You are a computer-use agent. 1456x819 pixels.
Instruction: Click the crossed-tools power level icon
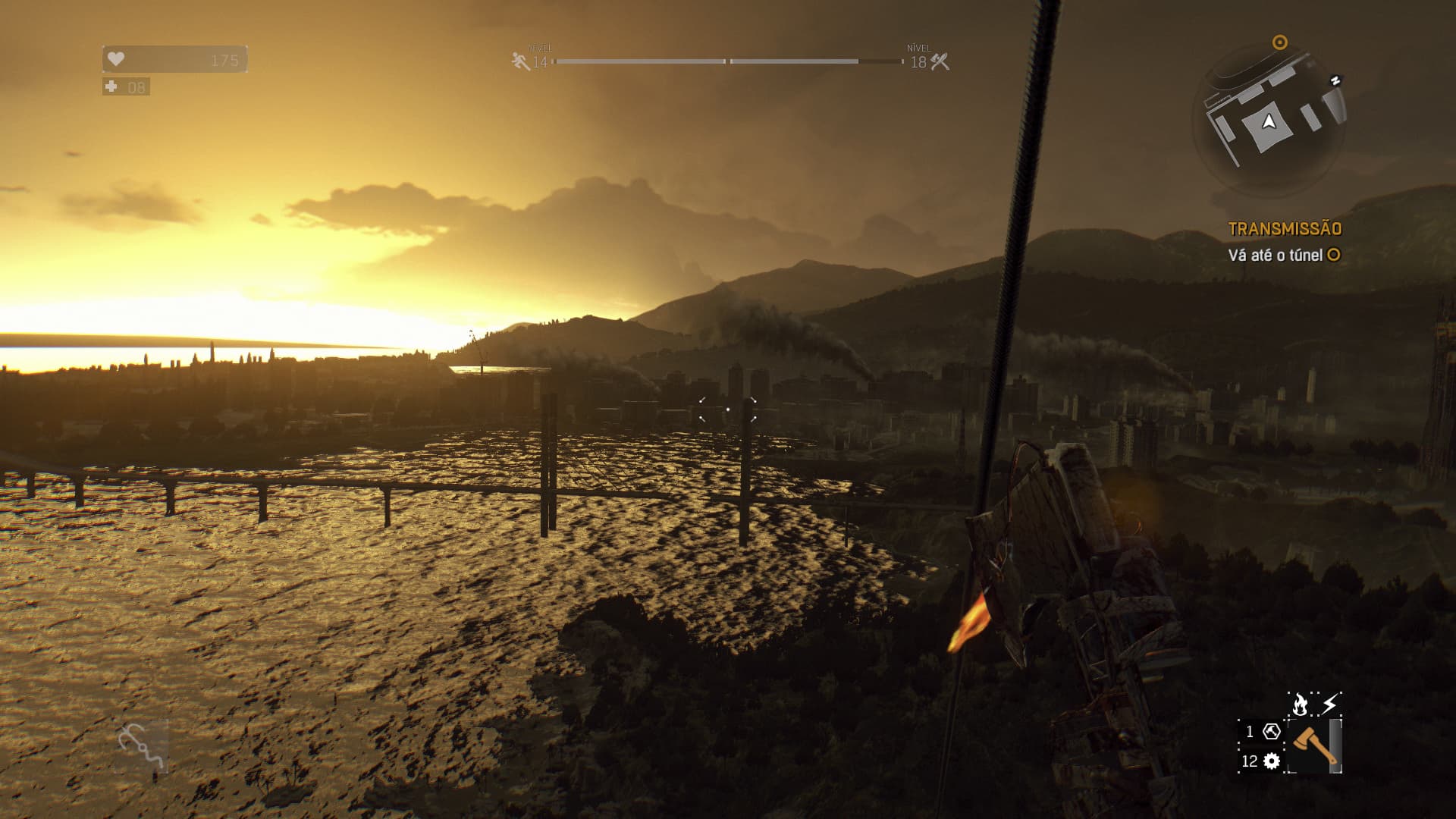(940, 61)
